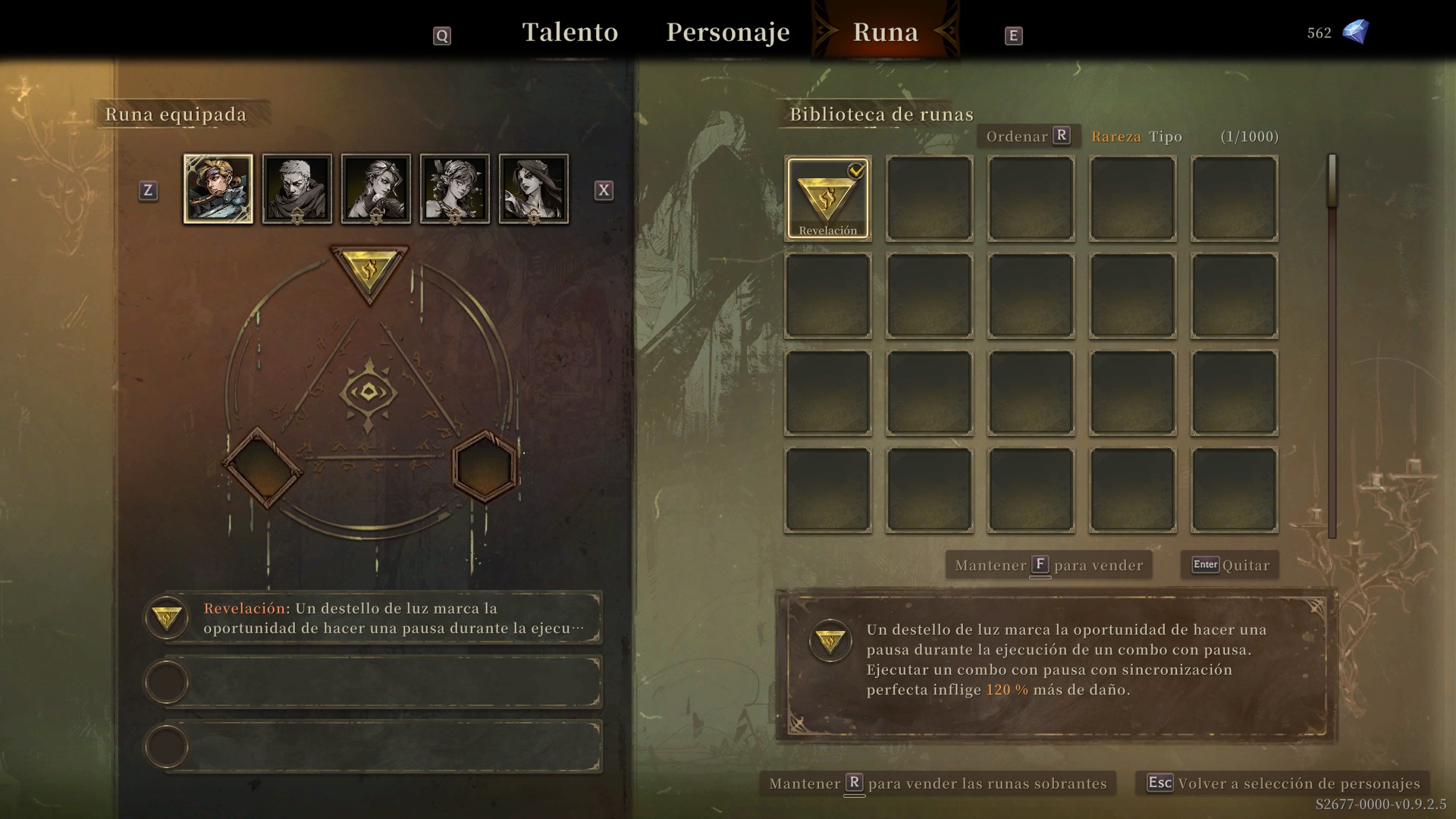
Task: Click the equipped triangle rune slot
Action: [369, 271]
